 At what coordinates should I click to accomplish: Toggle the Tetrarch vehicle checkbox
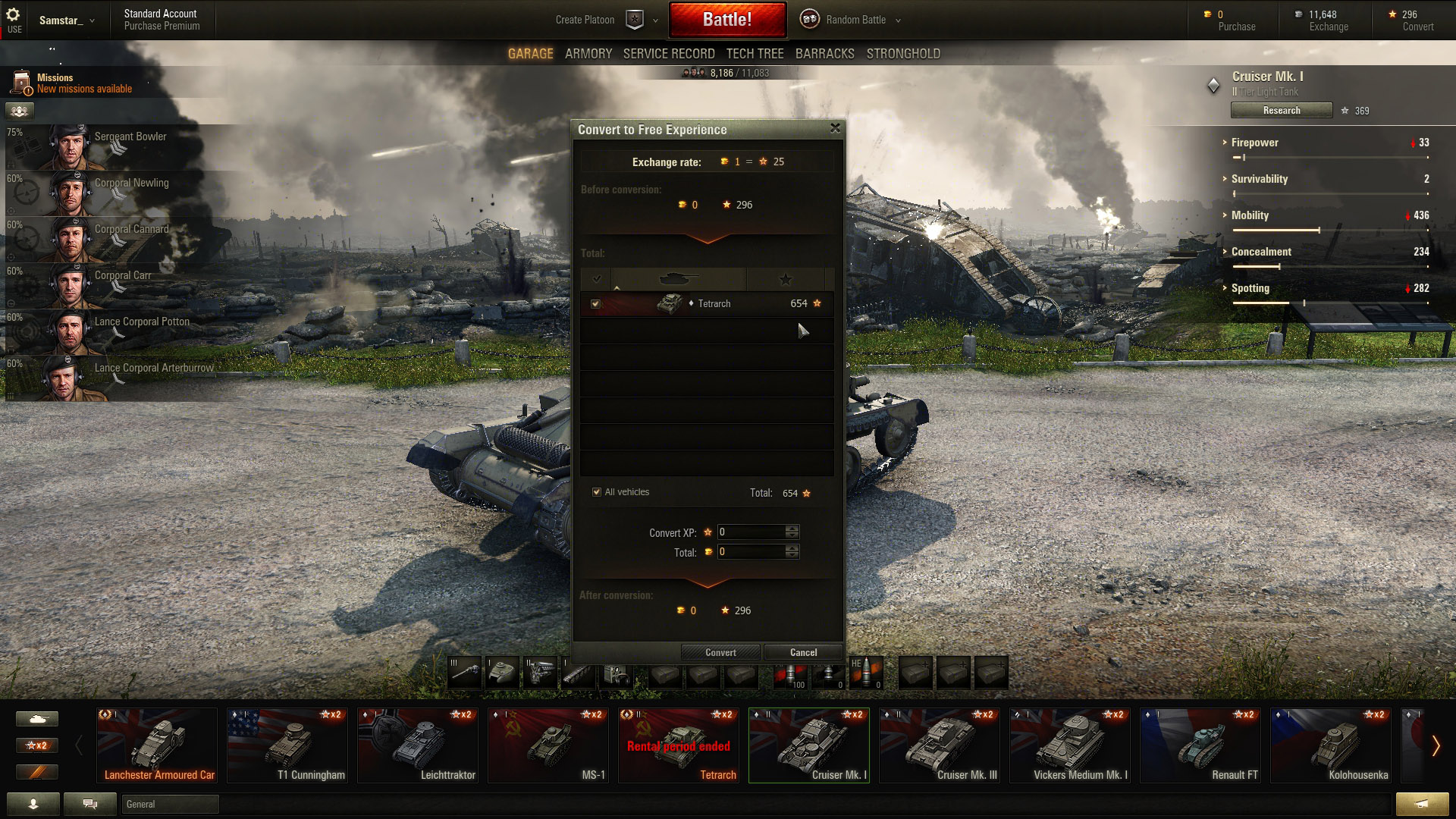coord(596,304)
